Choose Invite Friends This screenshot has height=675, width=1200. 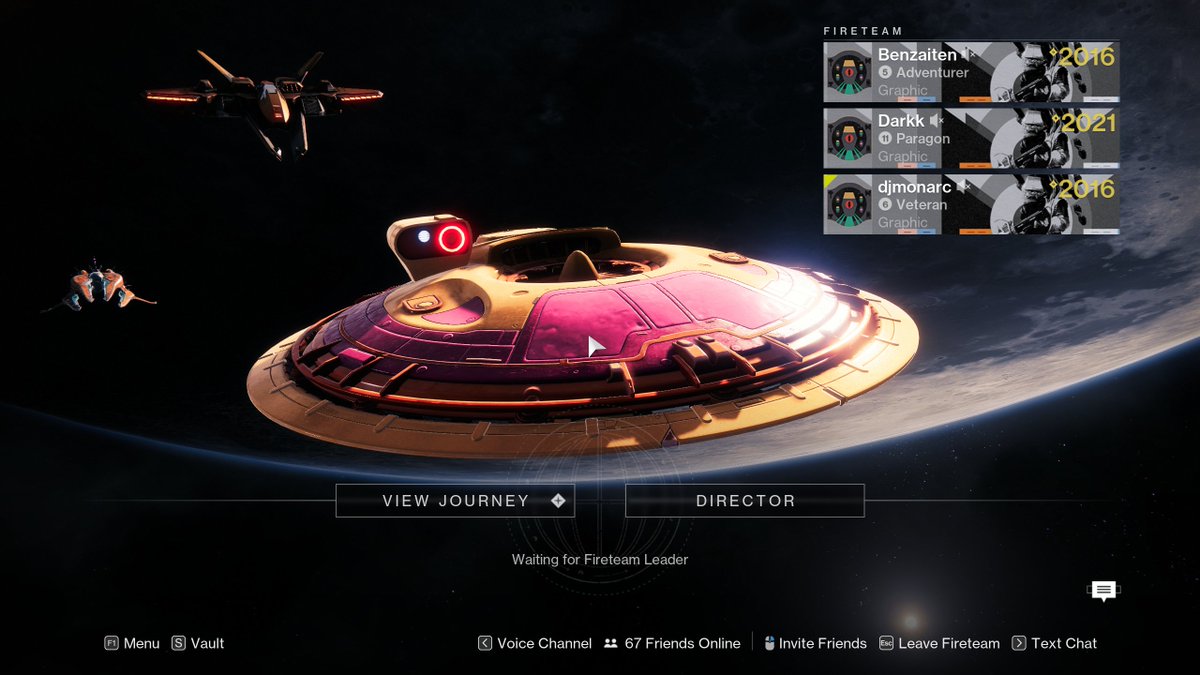coord(814,643)
